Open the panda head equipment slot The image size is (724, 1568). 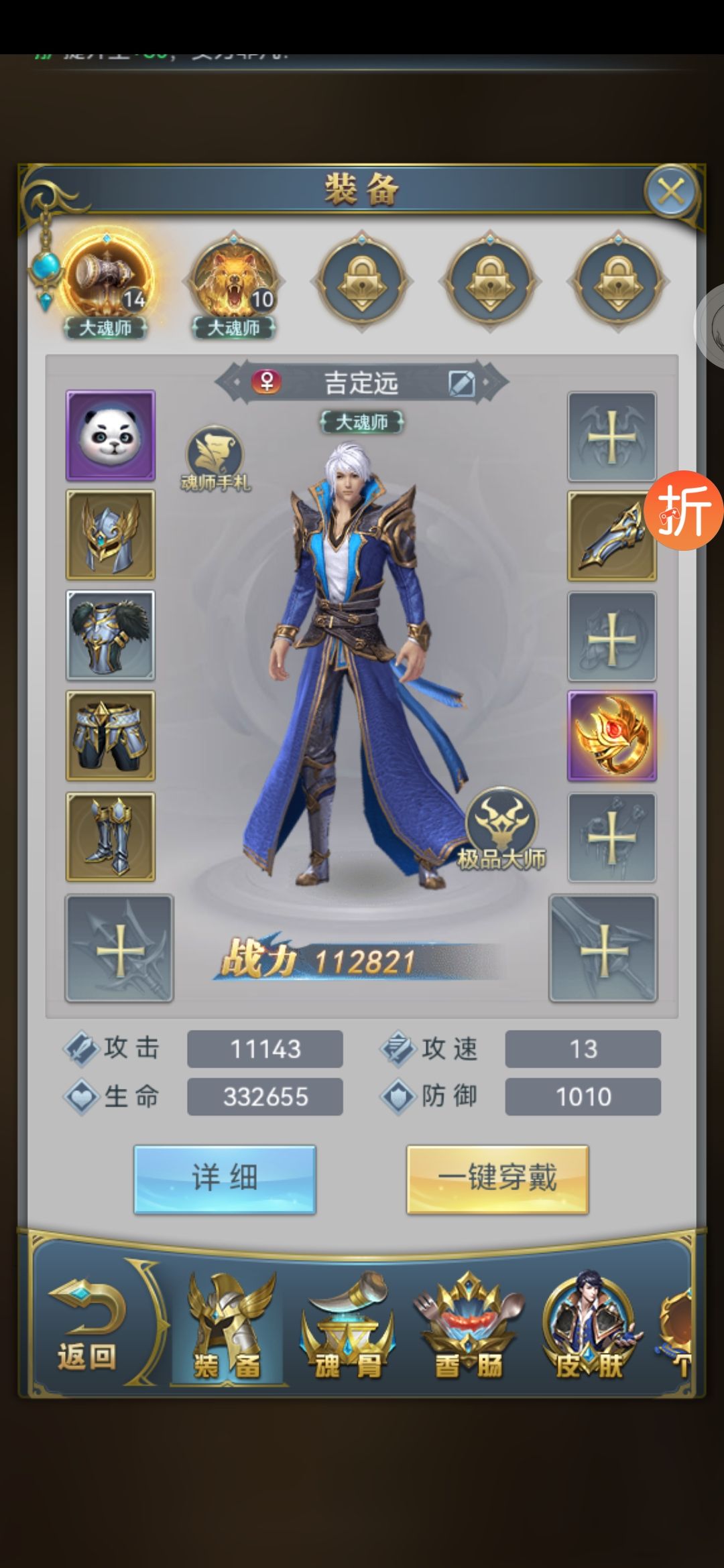pos(111,436)
